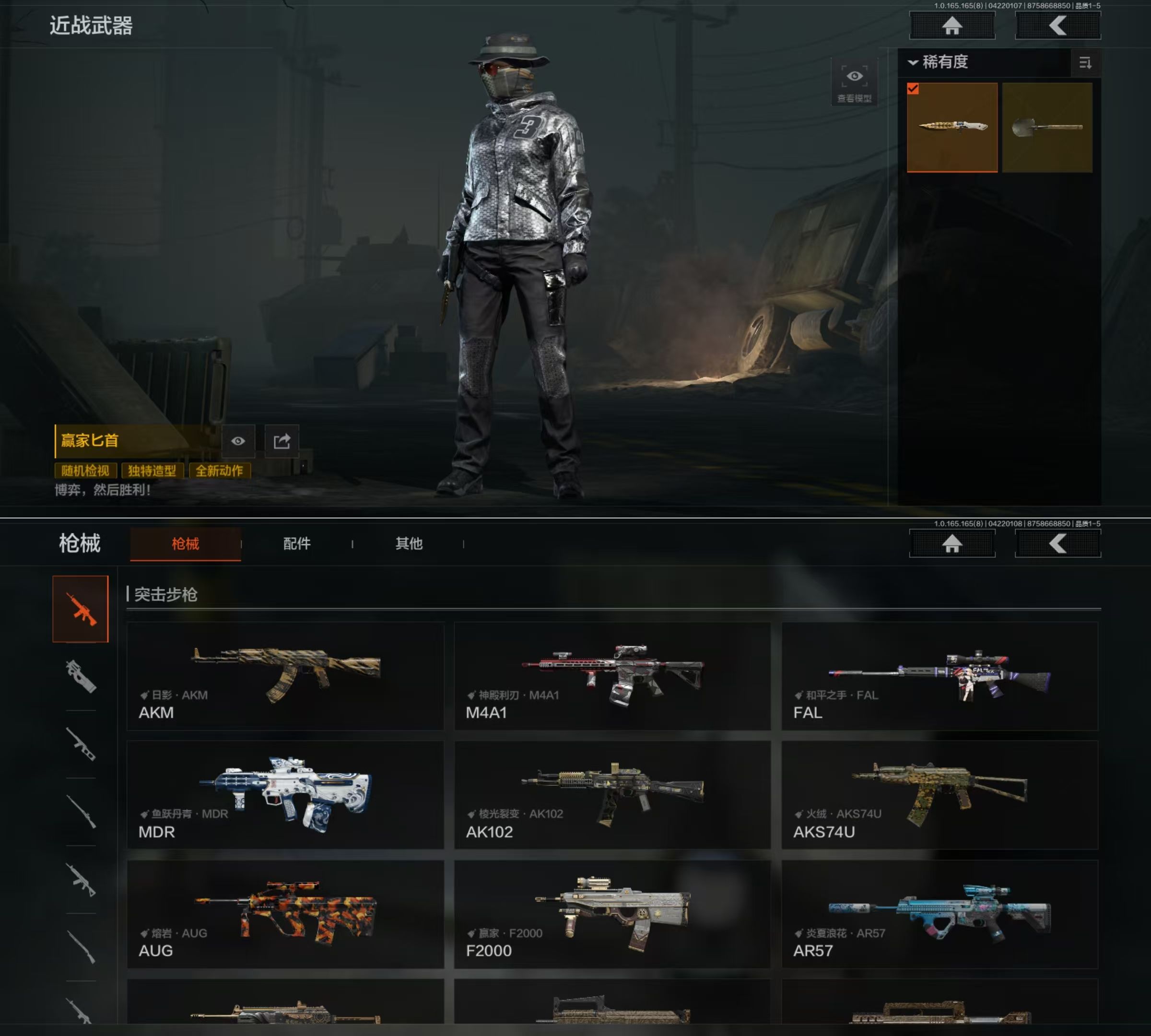Choose the M4A1 weapon tile

[612, 676]
